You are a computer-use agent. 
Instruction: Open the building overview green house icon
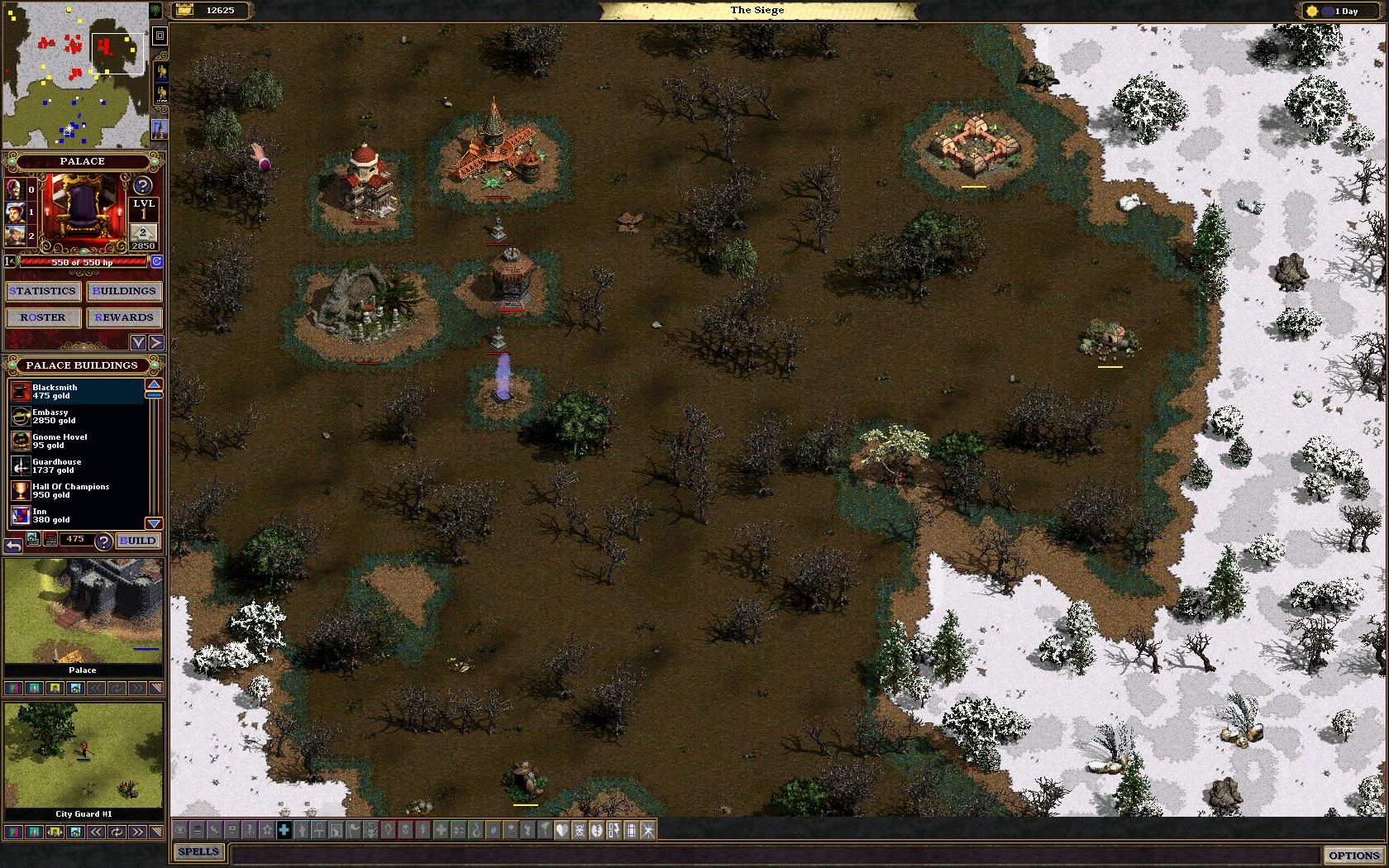coord(32,540)
